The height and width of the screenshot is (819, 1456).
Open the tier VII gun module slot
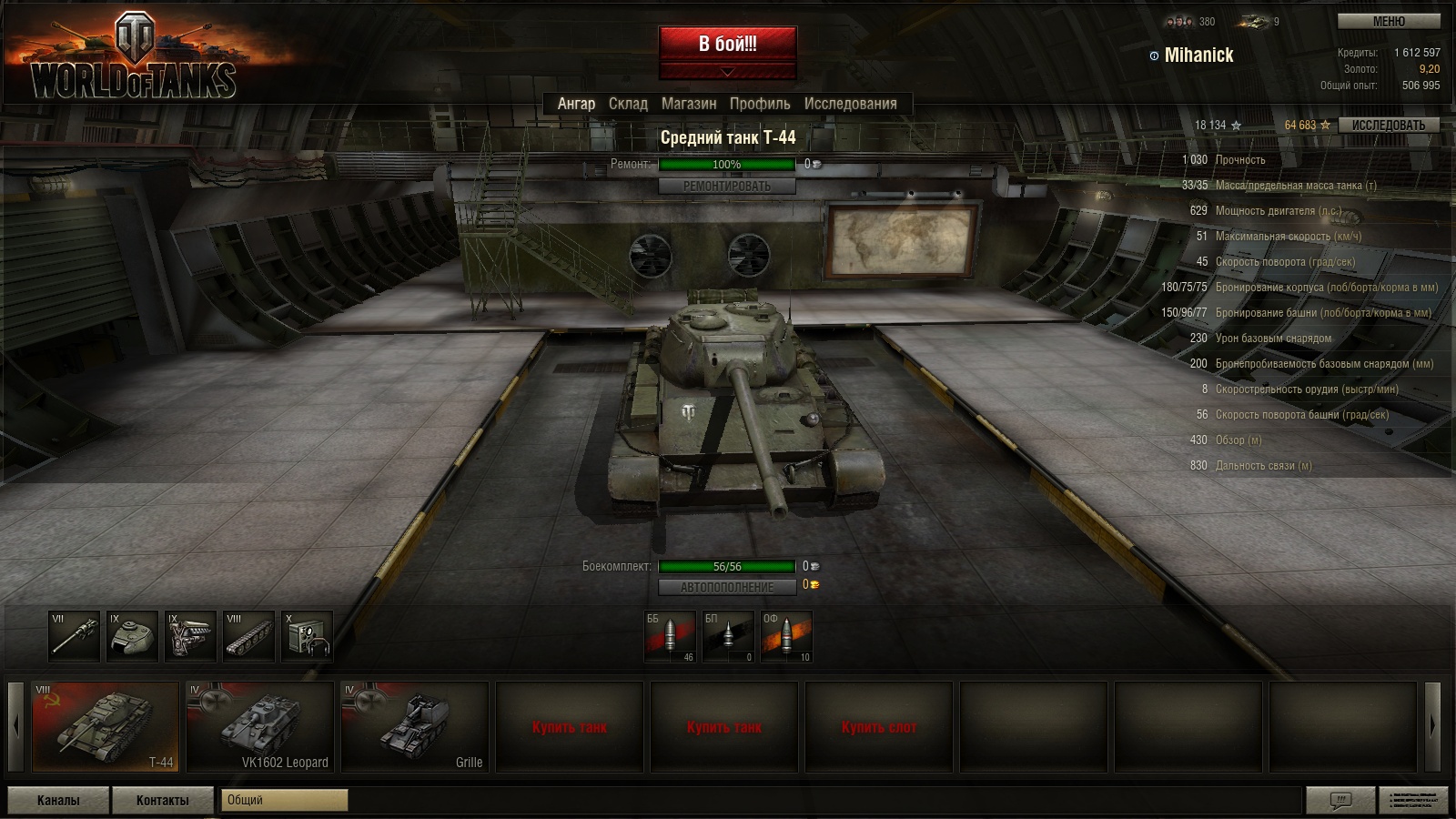pyautogui.click(x=74, y=636)
